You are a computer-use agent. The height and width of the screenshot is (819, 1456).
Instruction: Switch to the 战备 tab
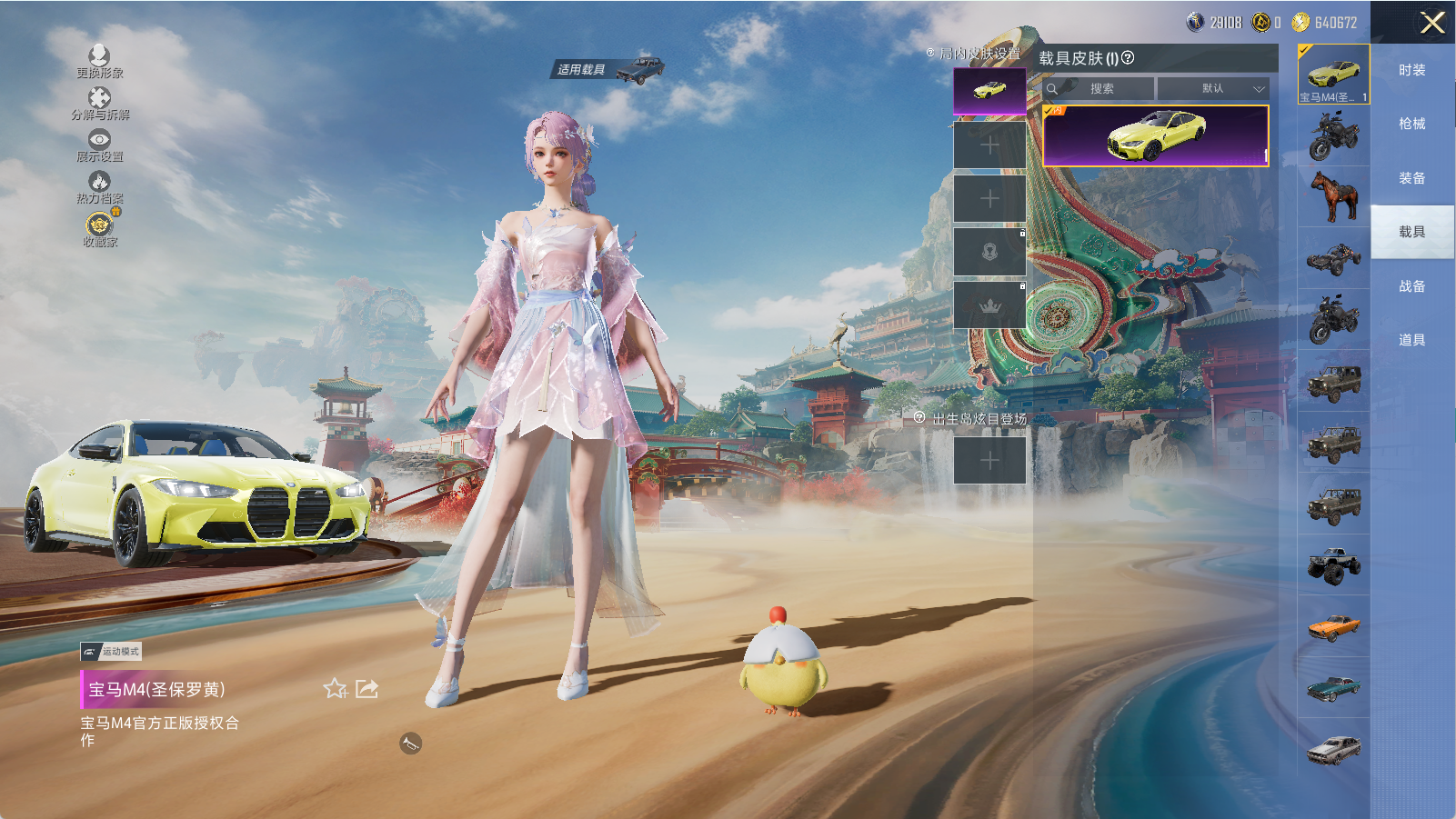1411,286
